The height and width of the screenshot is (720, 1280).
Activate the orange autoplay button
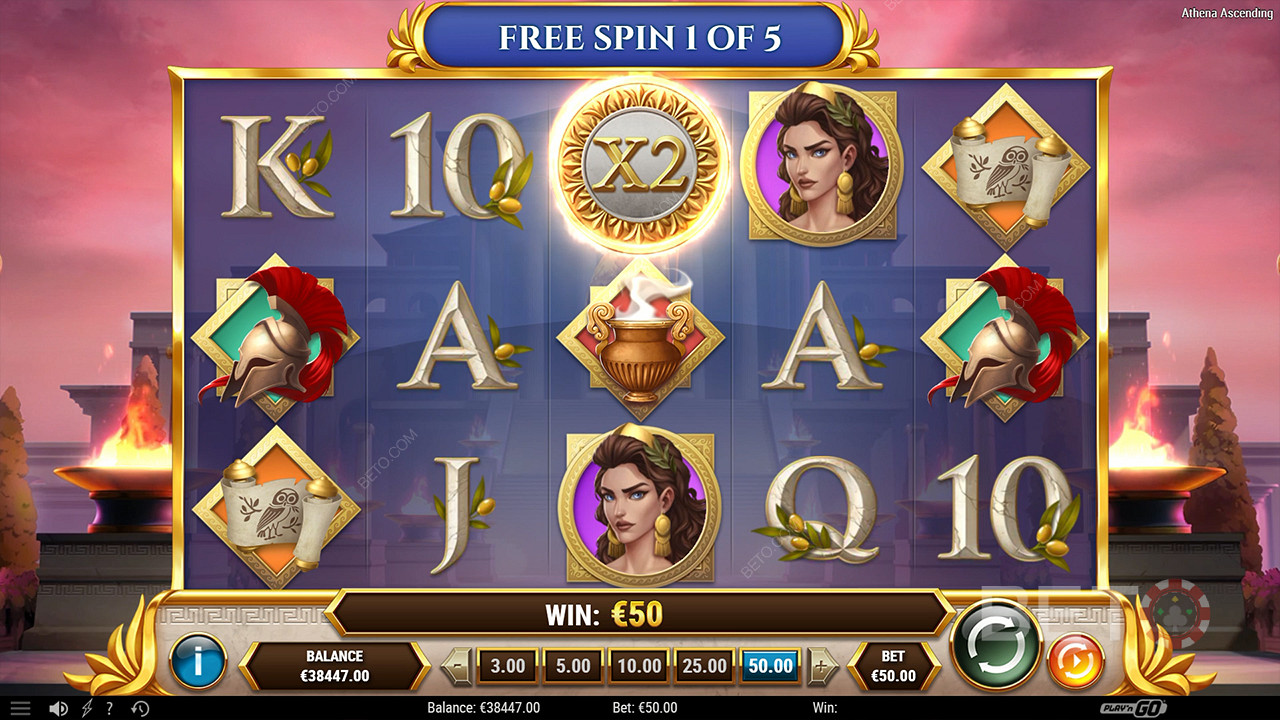(1075, 661)
